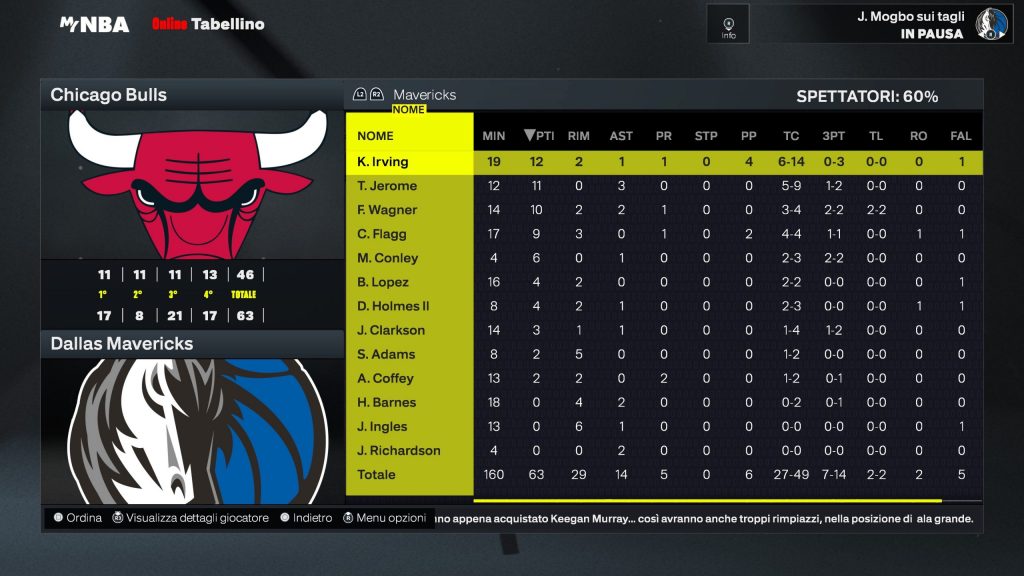Screen dimensions: 1024x576
Task: Select A. Coffey's stat row
Action: point(385,378)
